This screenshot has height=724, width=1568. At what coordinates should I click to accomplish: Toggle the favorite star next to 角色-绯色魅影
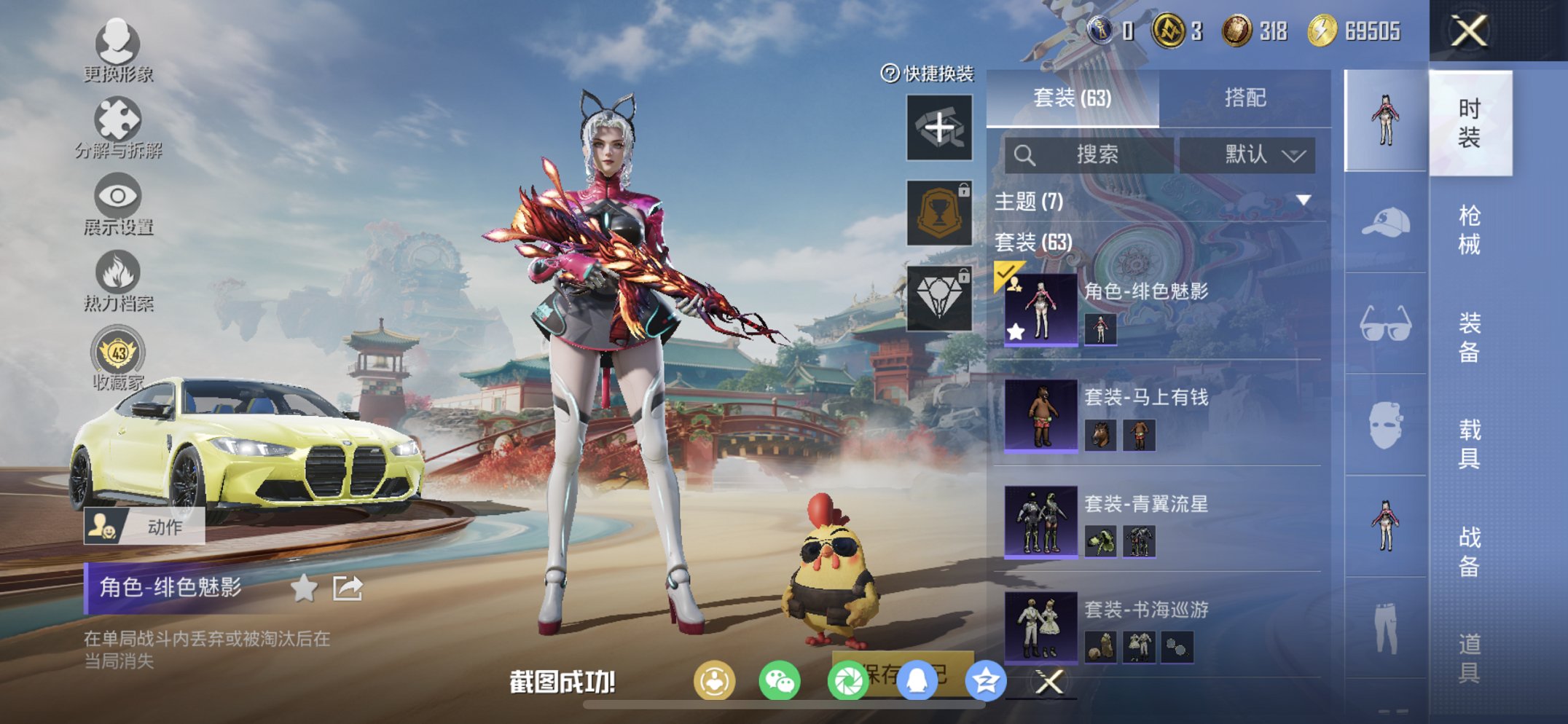(x=304, y=587)
